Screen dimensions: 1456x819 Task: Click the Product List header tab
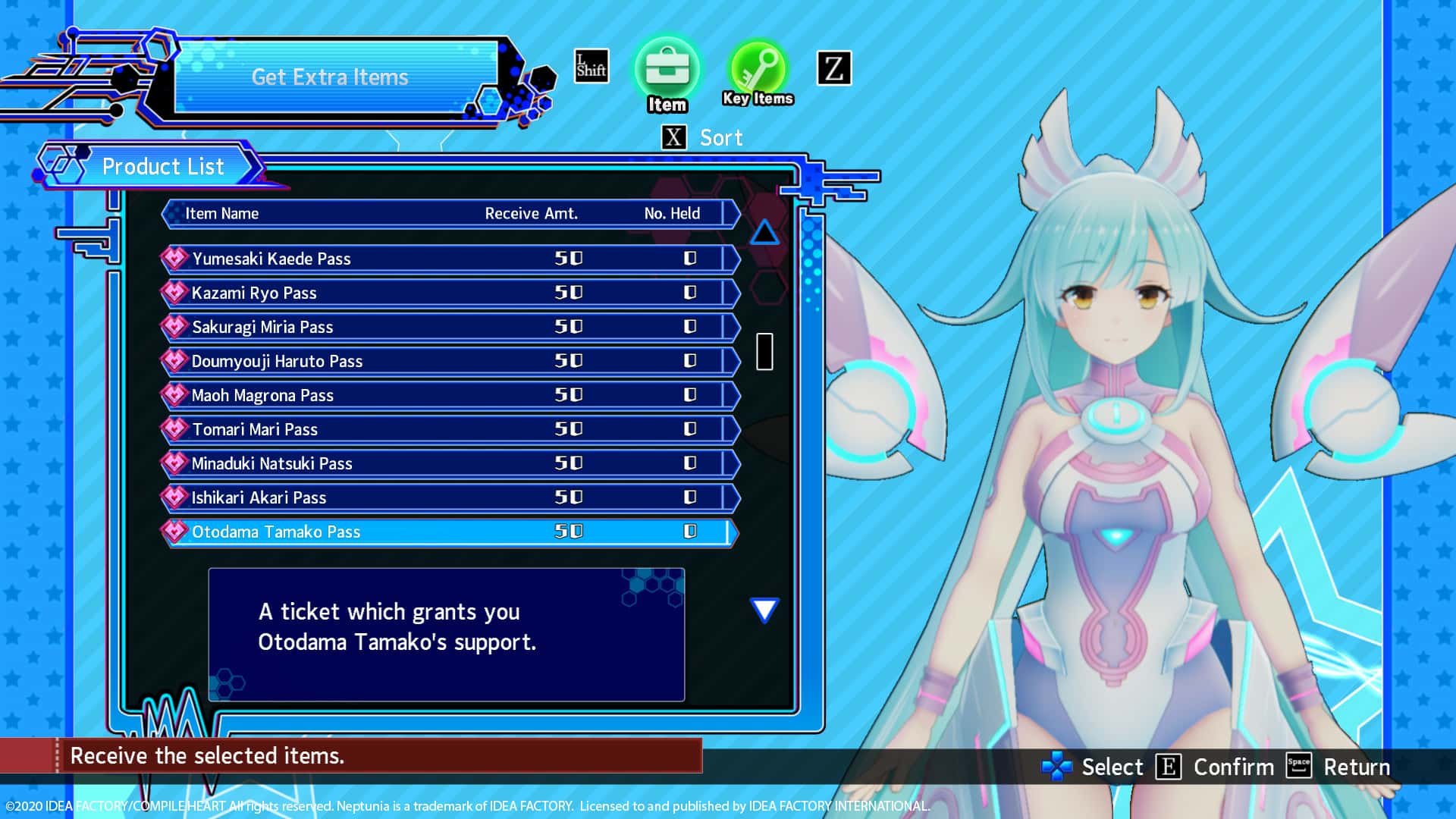tap(163, 166)
